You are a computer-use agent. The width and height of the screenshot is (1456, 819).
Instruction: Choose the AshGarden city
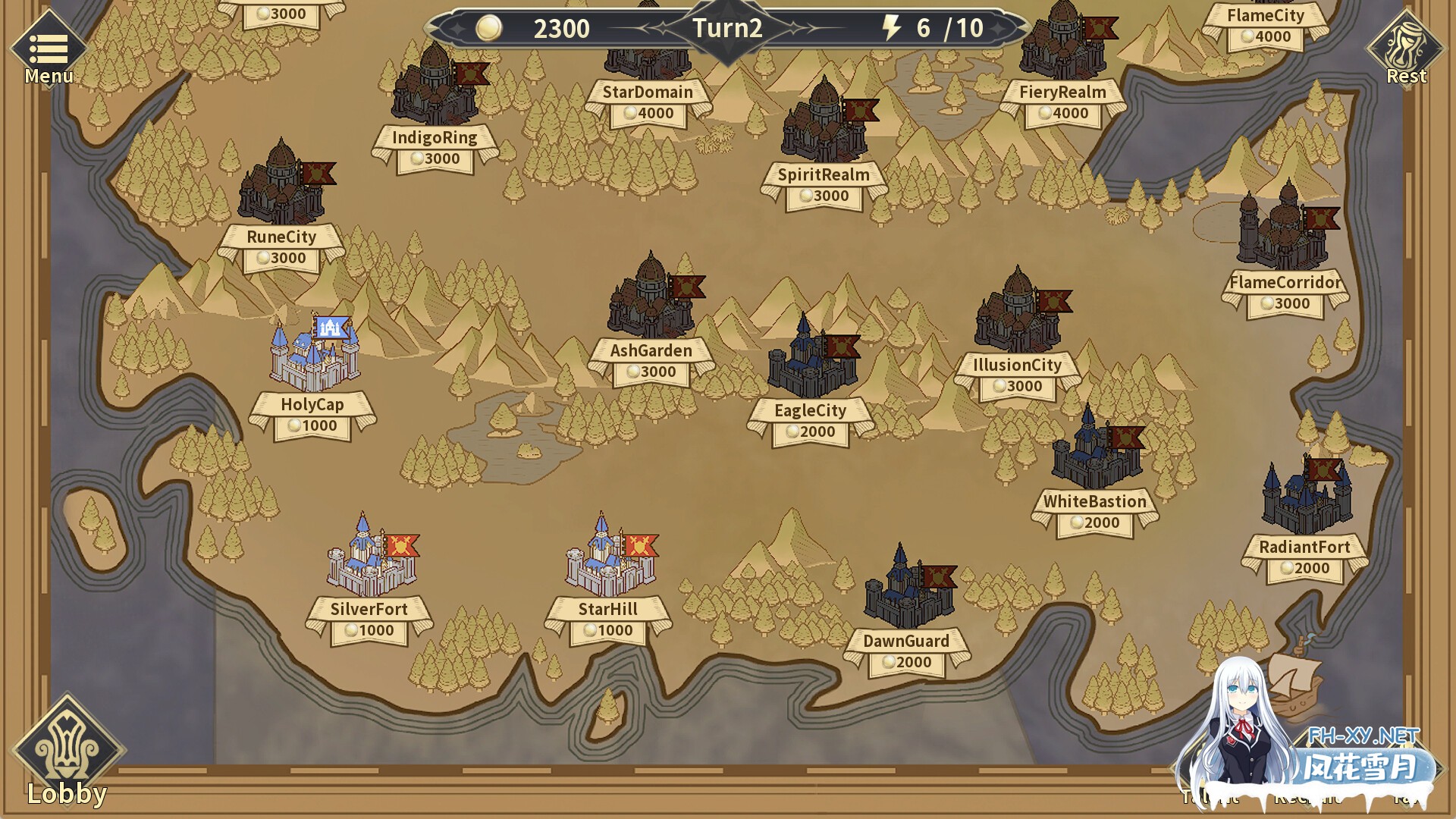[x=651, y=300]
